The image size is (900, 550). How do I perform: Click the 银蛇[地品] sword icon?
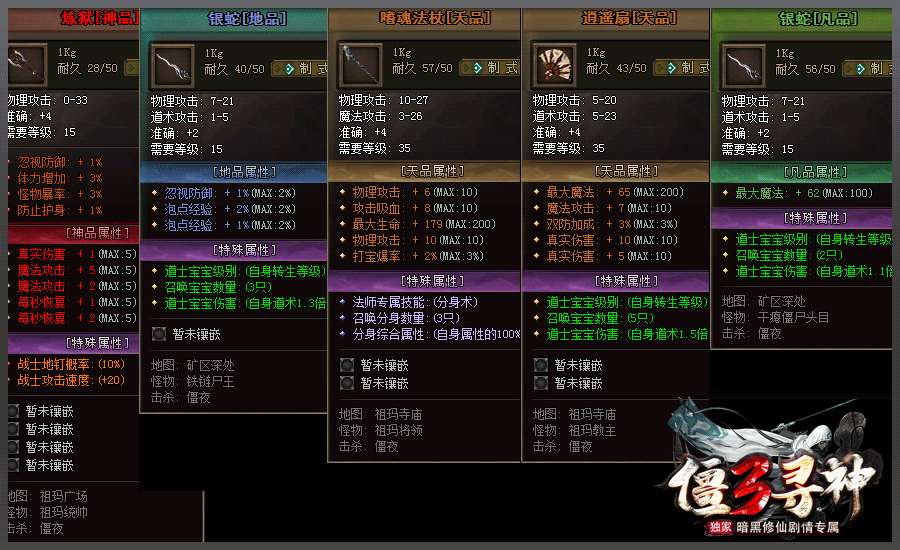173,68
